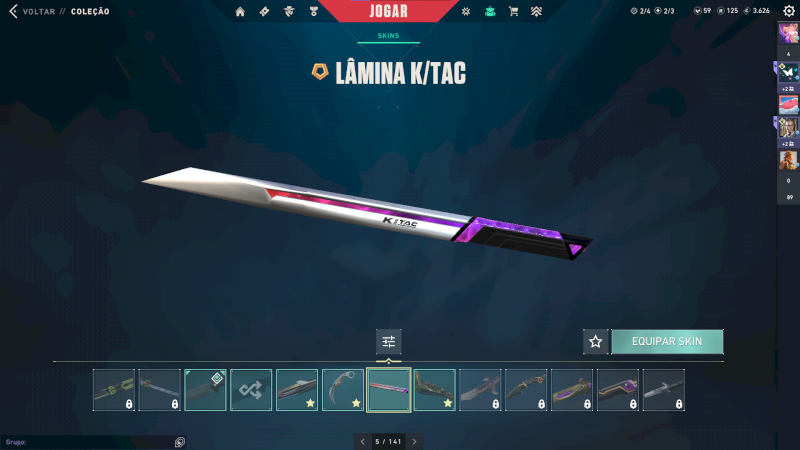Select the random shuffle skin tile
800x450 pixels.
point(251,390)
